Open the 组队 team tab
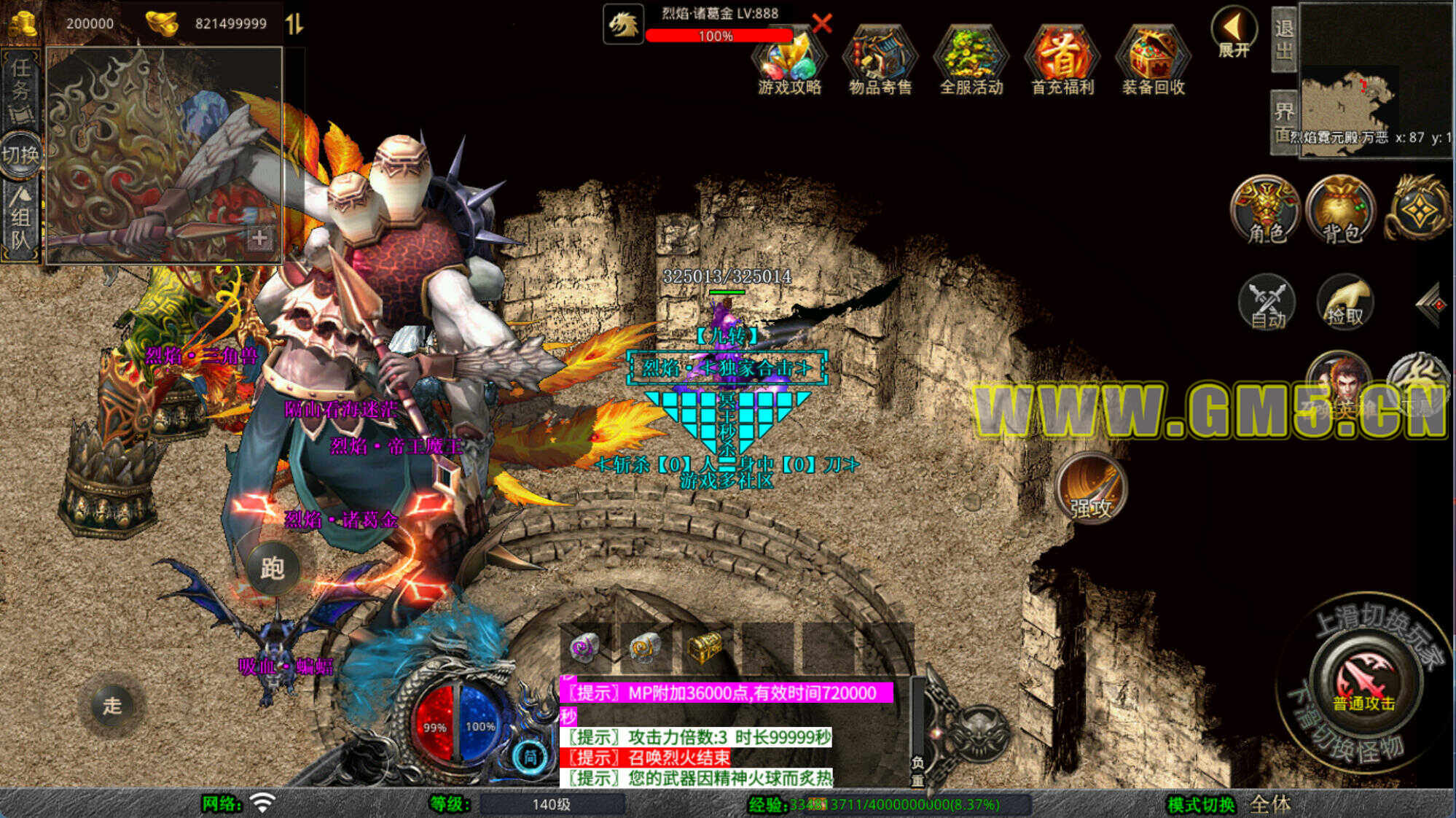Screen dimensions: 1456x818 [20, 219]
